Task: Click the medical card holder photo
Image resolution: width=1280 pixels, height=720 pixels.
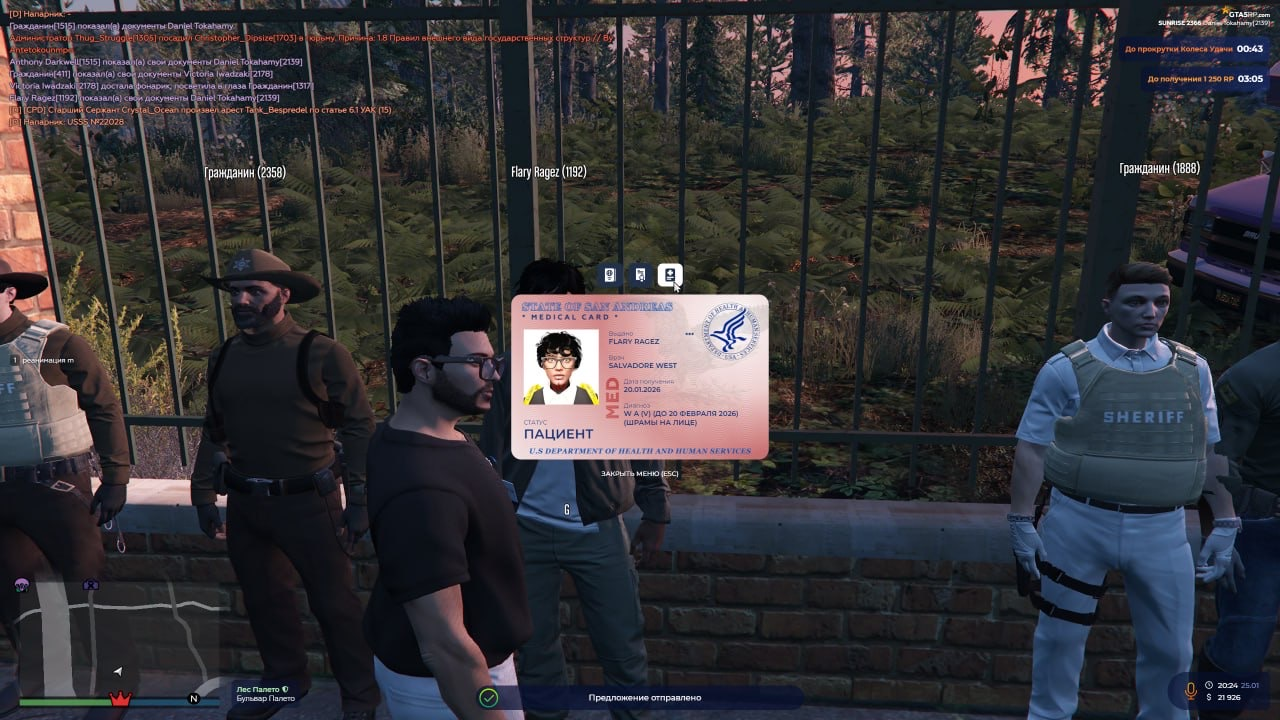Action: [x=560, y=367]
